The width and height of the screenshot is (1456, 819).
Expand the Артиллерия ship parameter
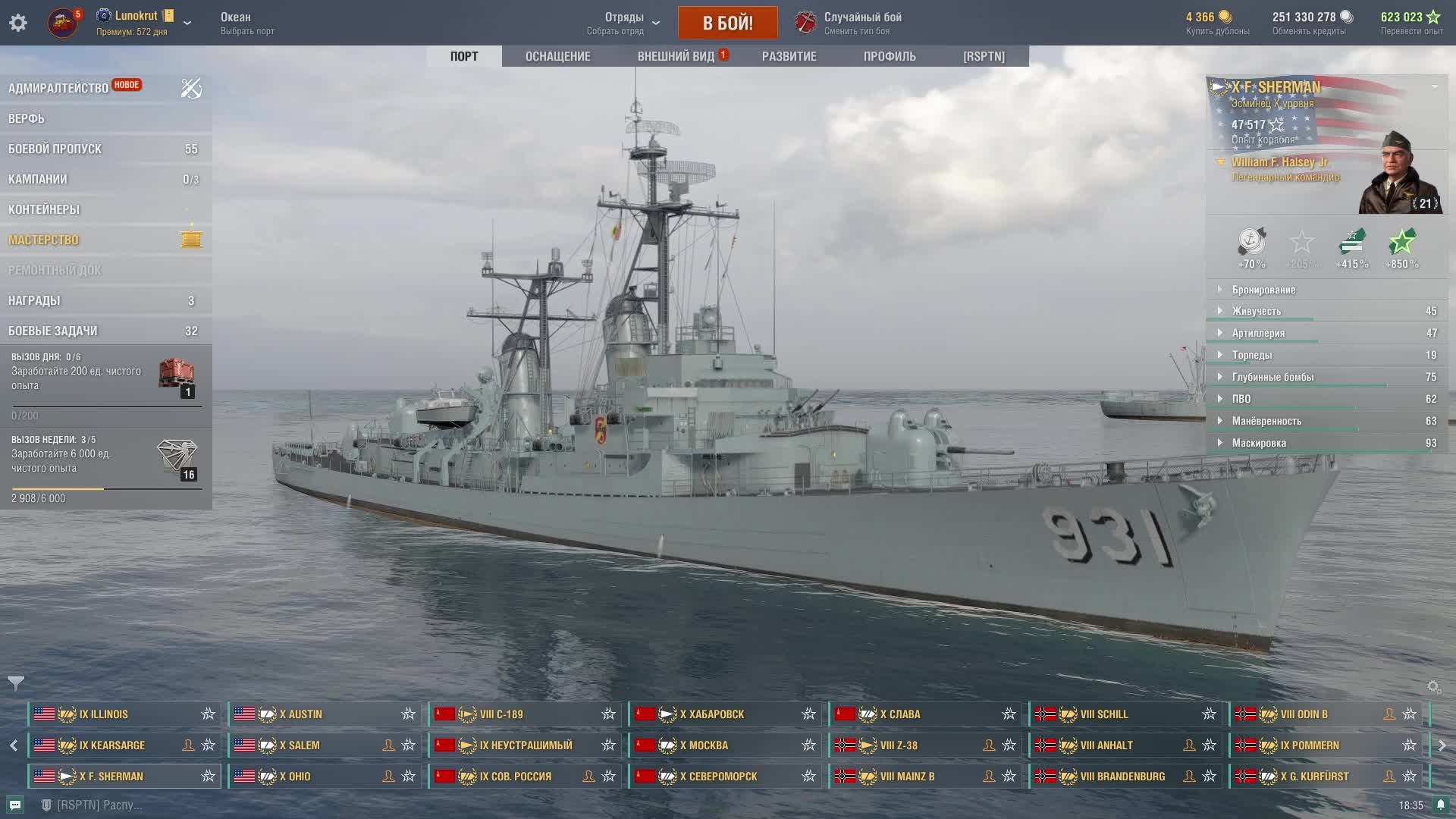1258,333
